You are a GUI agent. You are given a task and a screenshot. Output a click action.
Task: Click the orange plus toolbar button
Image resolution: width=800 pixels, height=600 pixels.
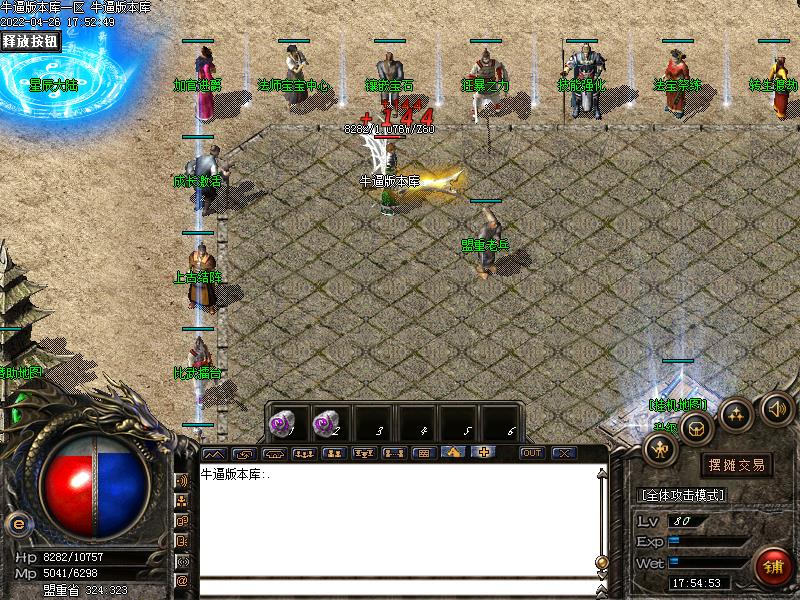484,453
